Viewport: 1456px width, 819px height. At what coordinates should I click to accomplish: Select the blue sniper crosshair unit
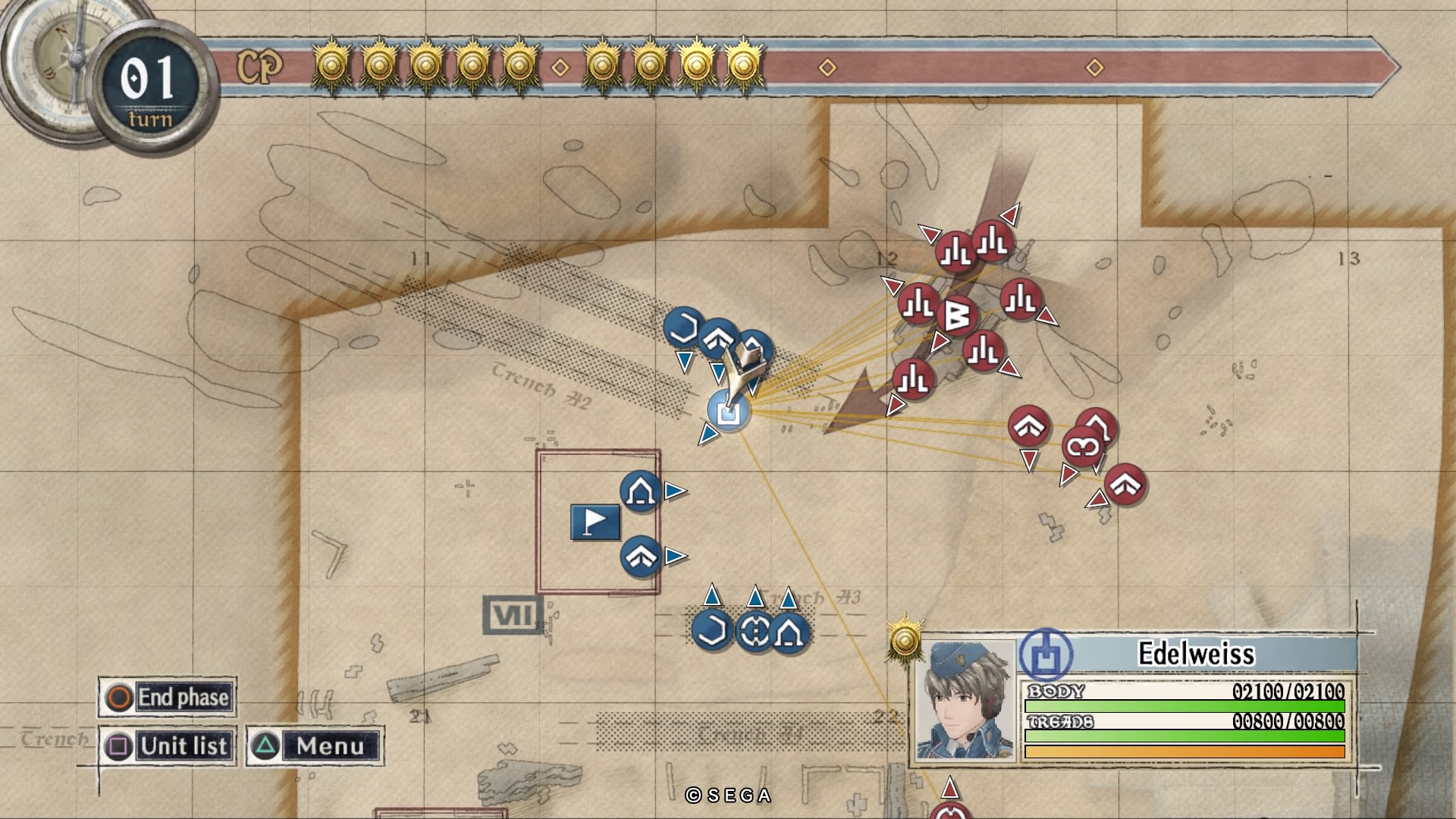753,631
